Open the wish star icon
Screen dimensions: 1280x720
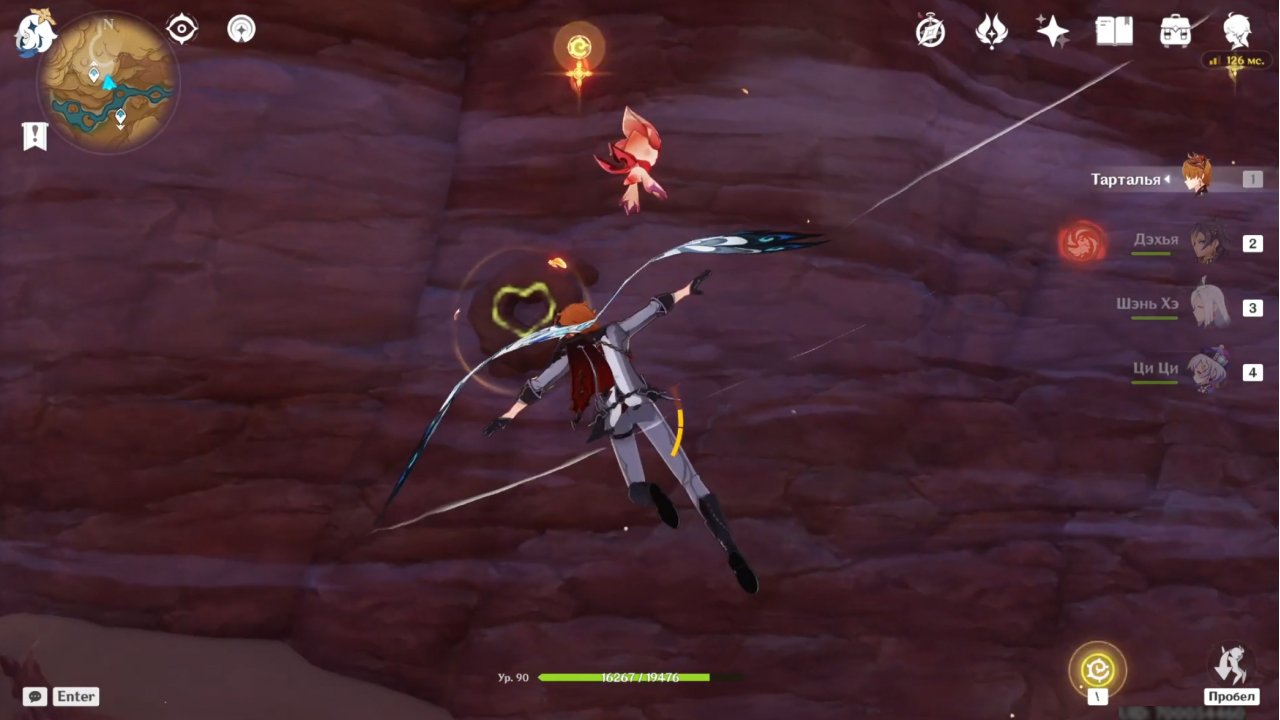point(1052,32)
